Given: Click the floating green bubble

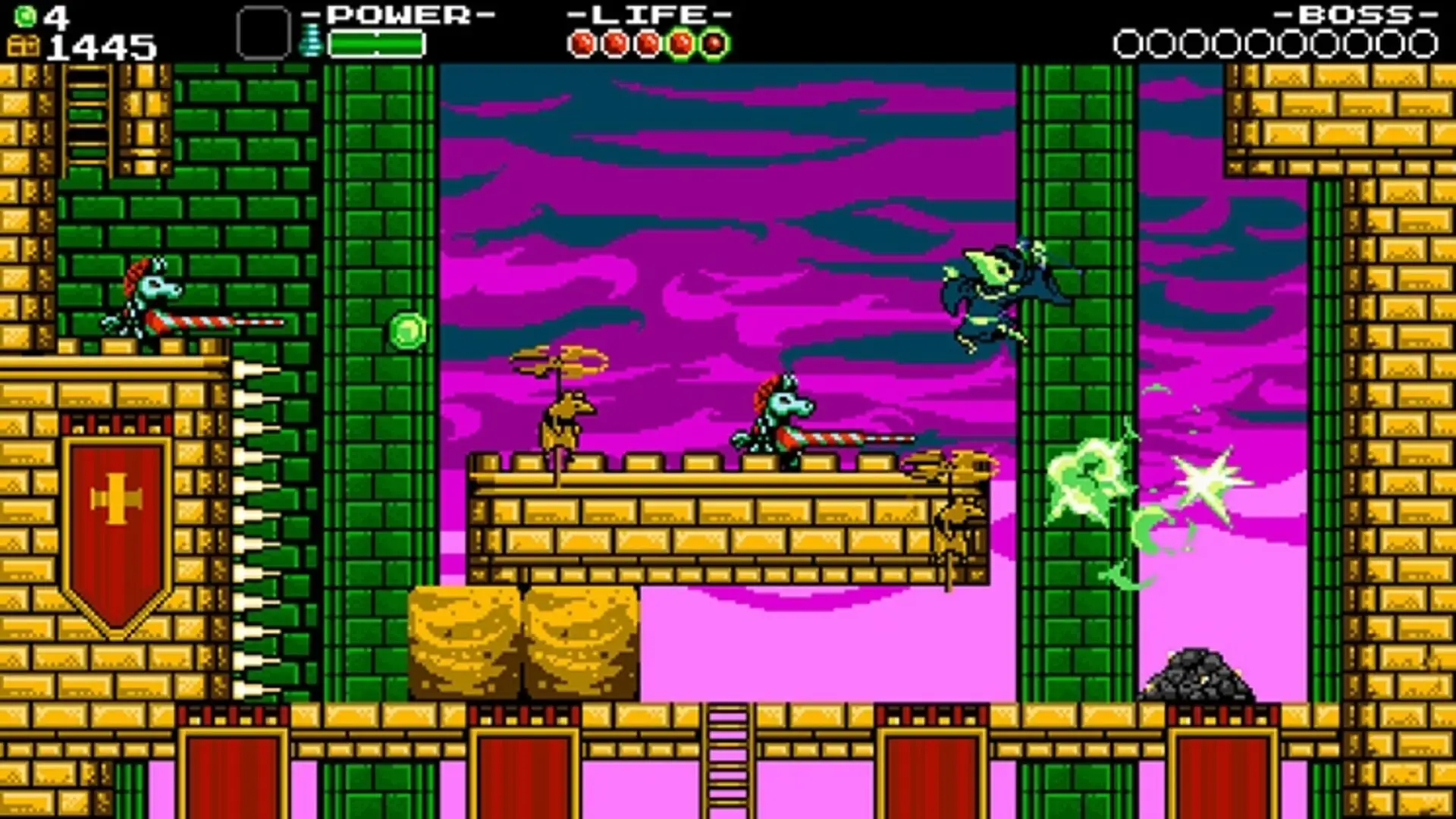Looking at the screenshot, I should [x=407, y=331].
